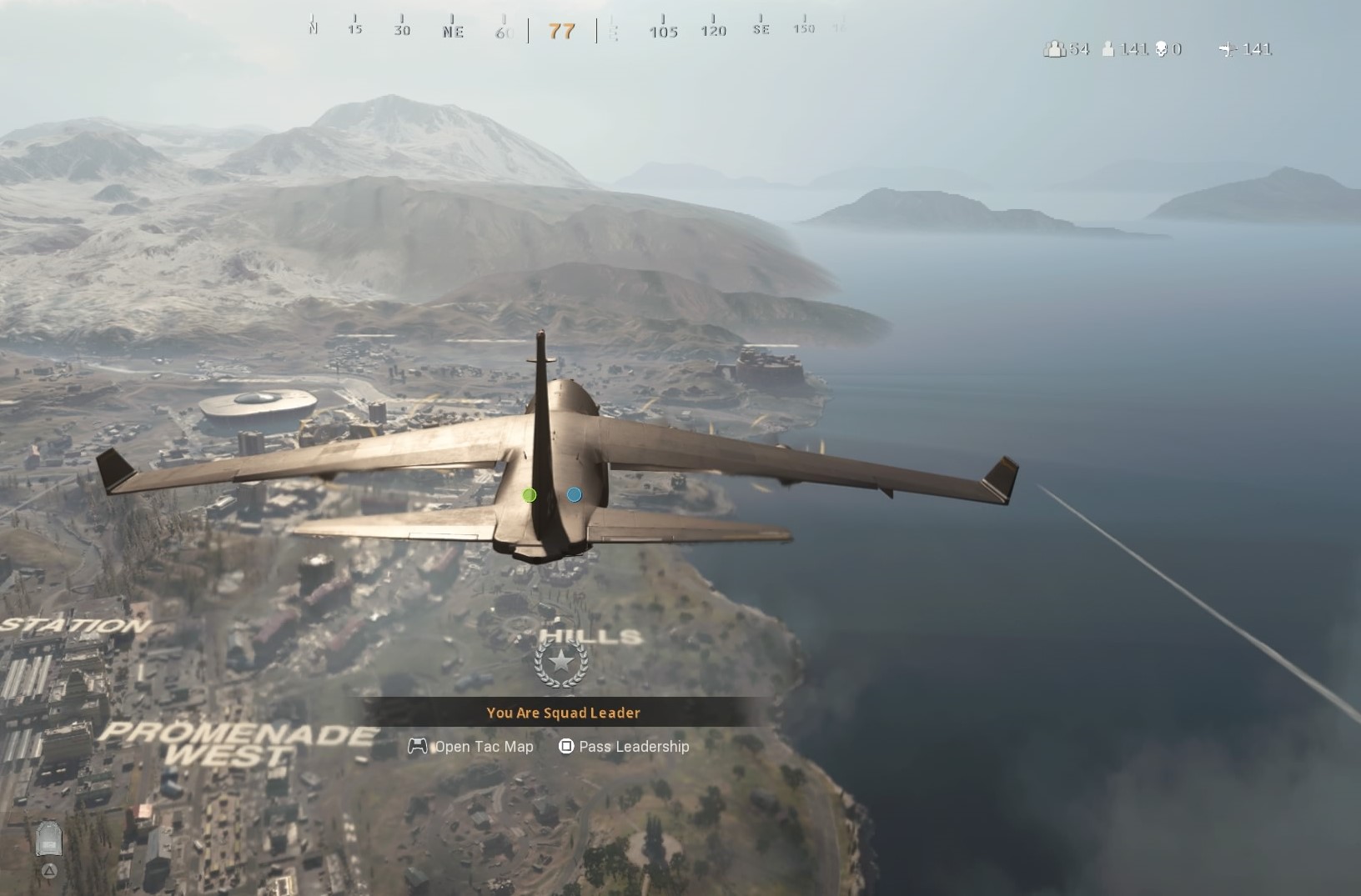Click the armor plate icon
Screen dimensions: 1361x896
[49, 839]
